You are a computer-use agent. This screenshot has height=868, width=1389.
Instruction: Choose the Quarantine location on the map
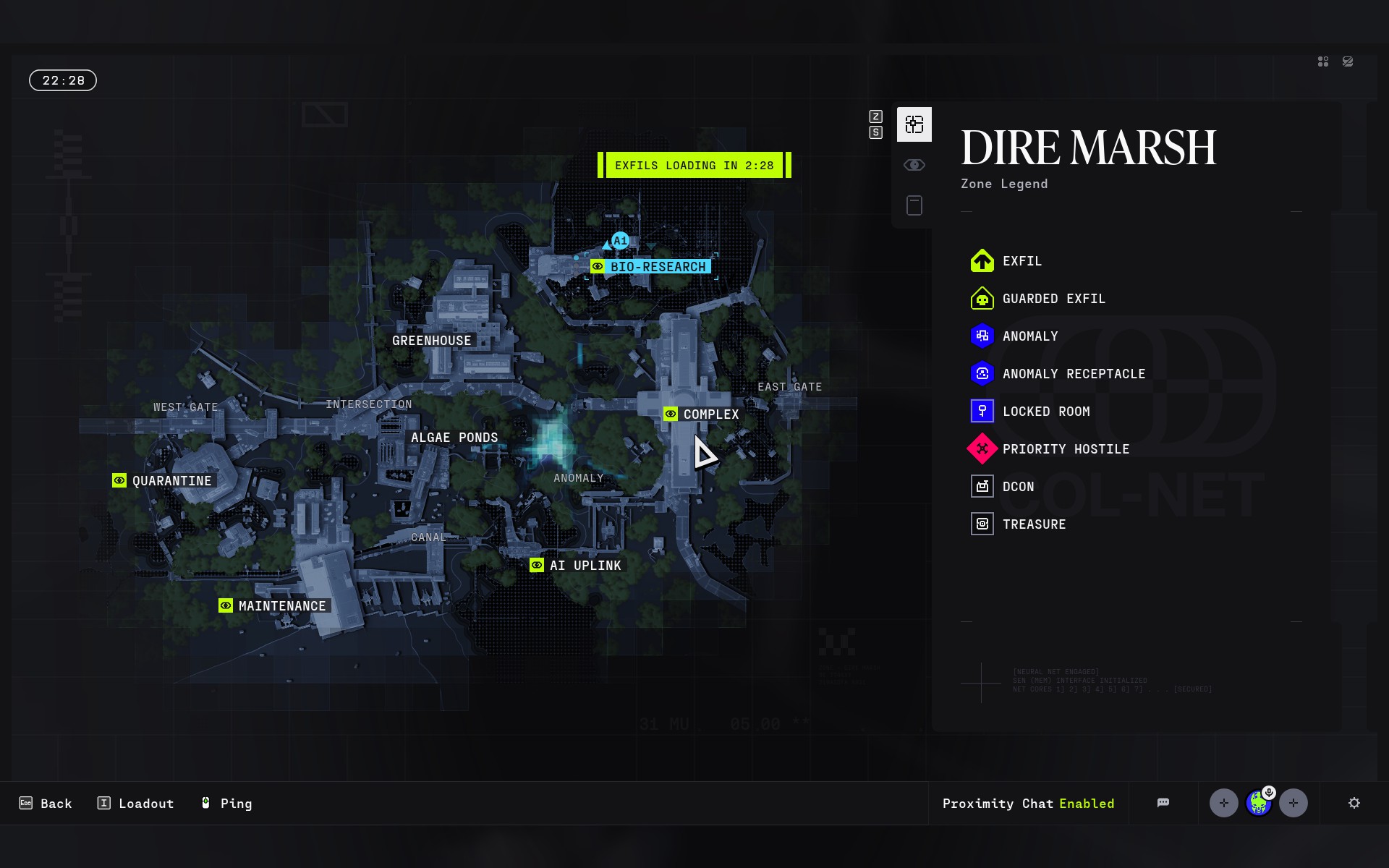(x=163, y=481)
